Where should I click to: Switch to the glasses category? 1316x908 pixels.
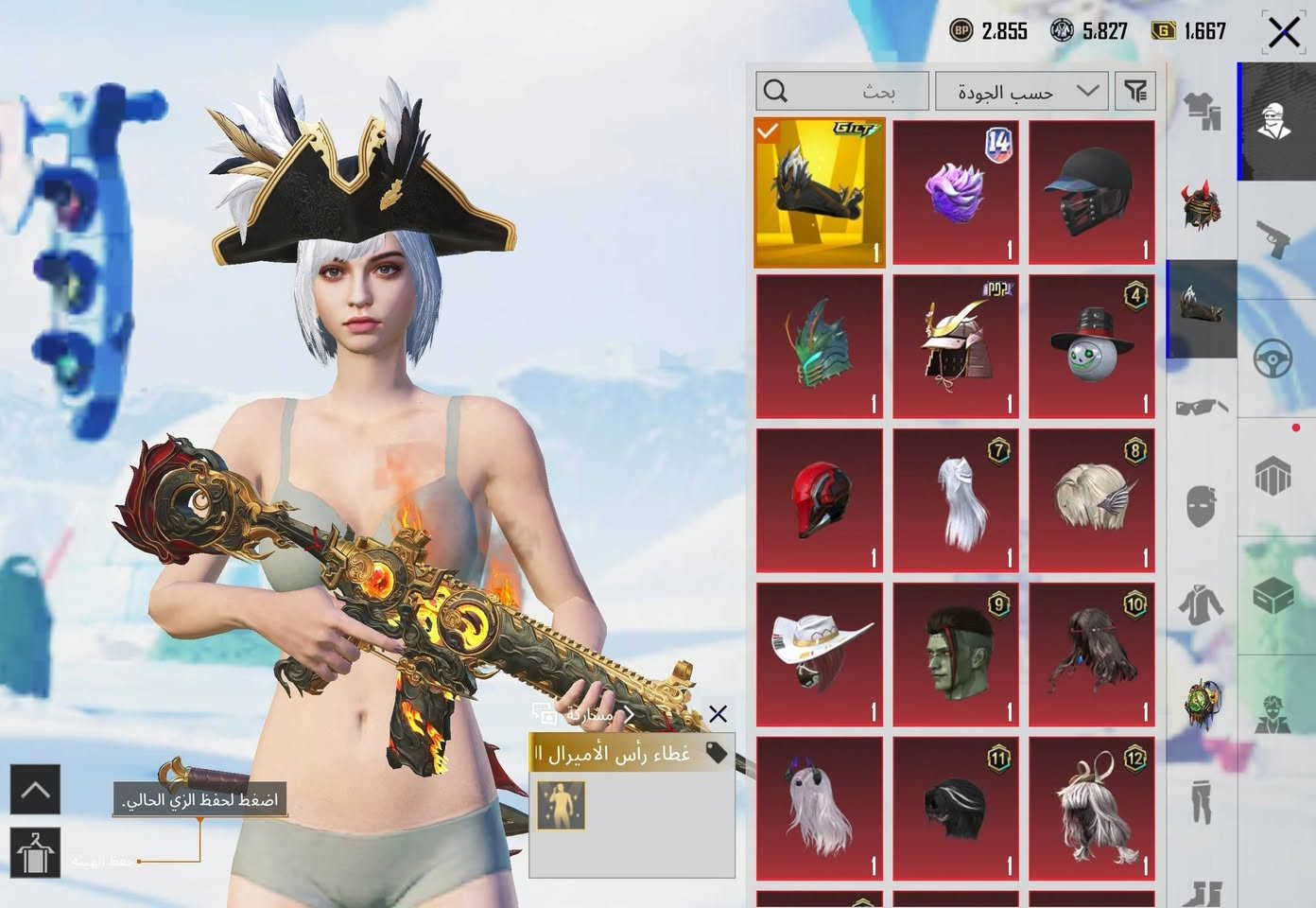[x=1202, y=408]
